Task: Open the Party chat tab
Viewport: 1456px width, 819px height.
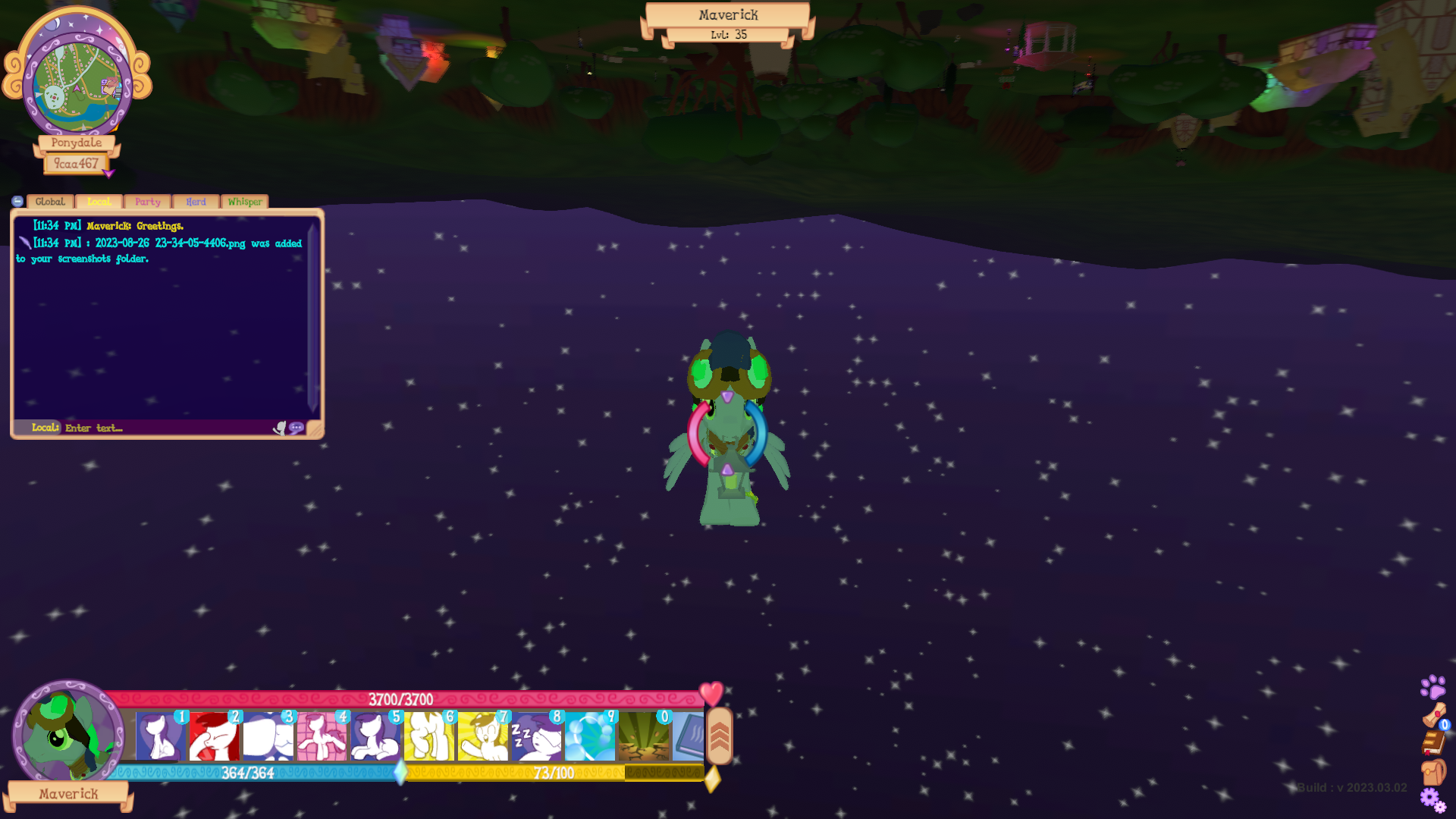Action: (147, 202)
